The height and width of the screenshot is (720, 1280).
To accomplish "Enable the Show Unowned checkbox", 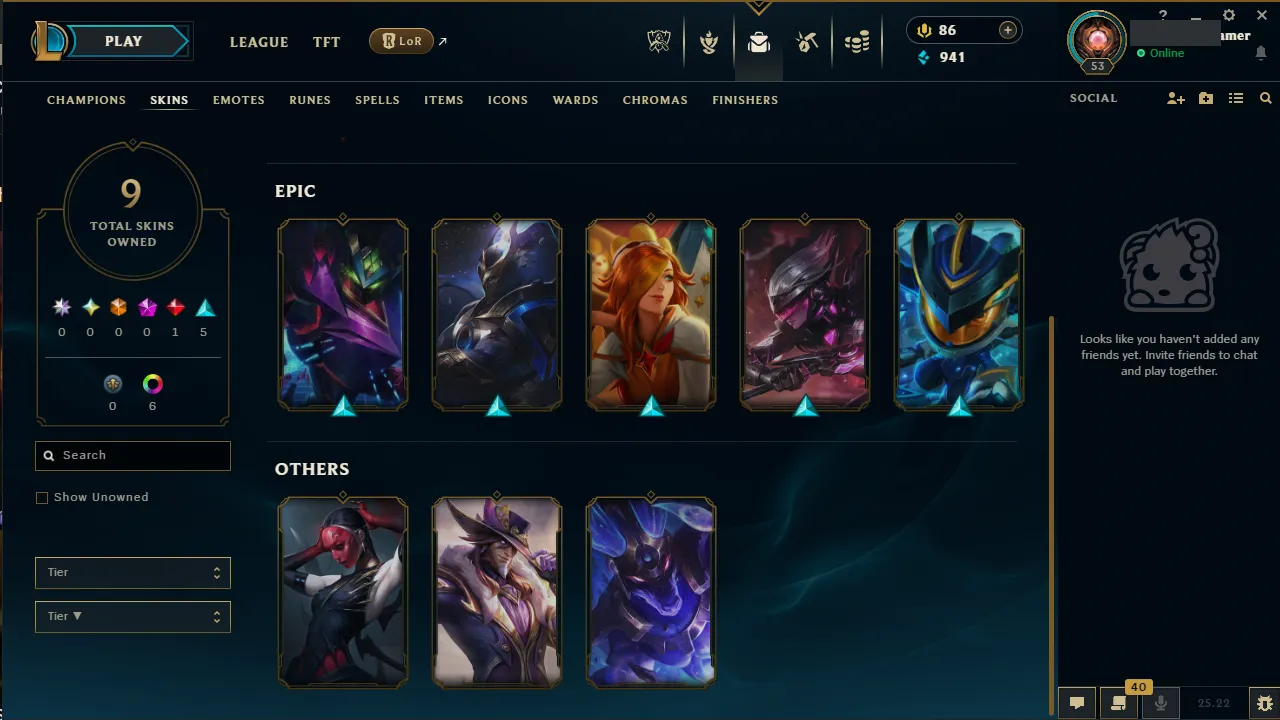I will [42, 497].
